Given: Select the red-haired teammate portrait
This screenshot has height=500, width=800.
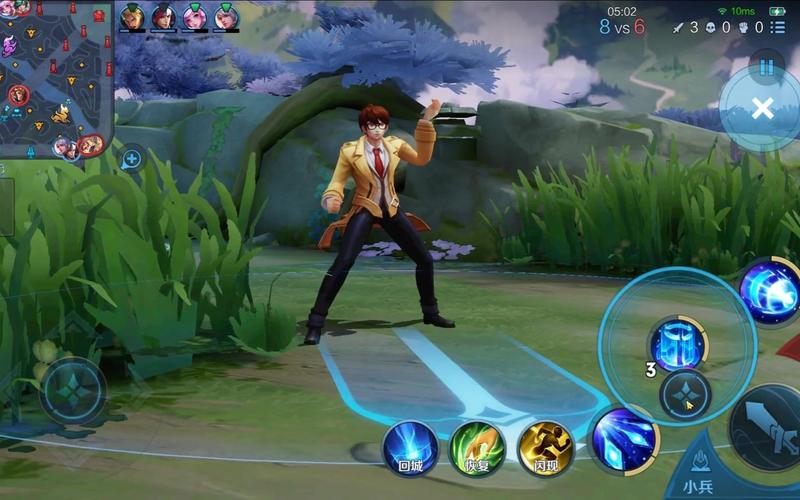Looking at the screenshot, I should (163, 17).
